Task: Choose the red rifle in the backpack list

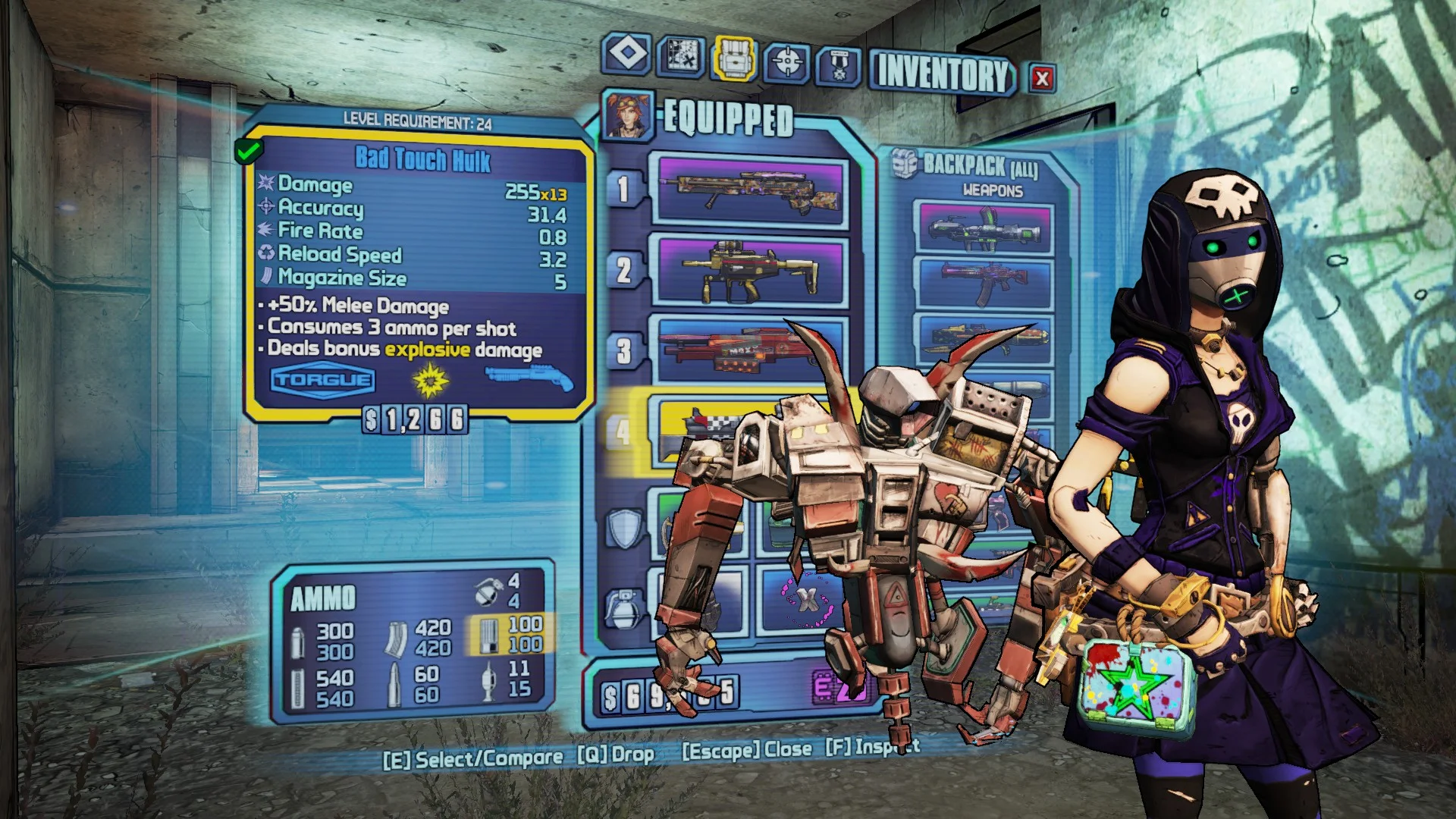Action: (984, 283)
